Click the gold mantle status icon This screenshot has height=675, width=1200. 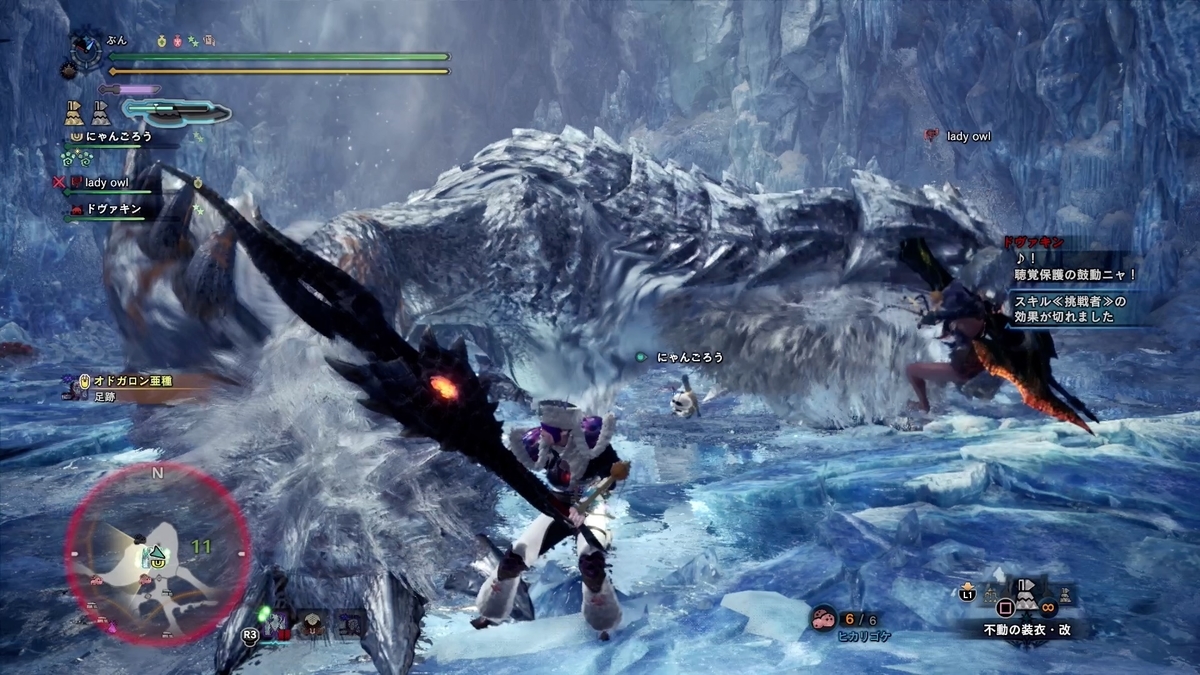click(x=74, y=111)
